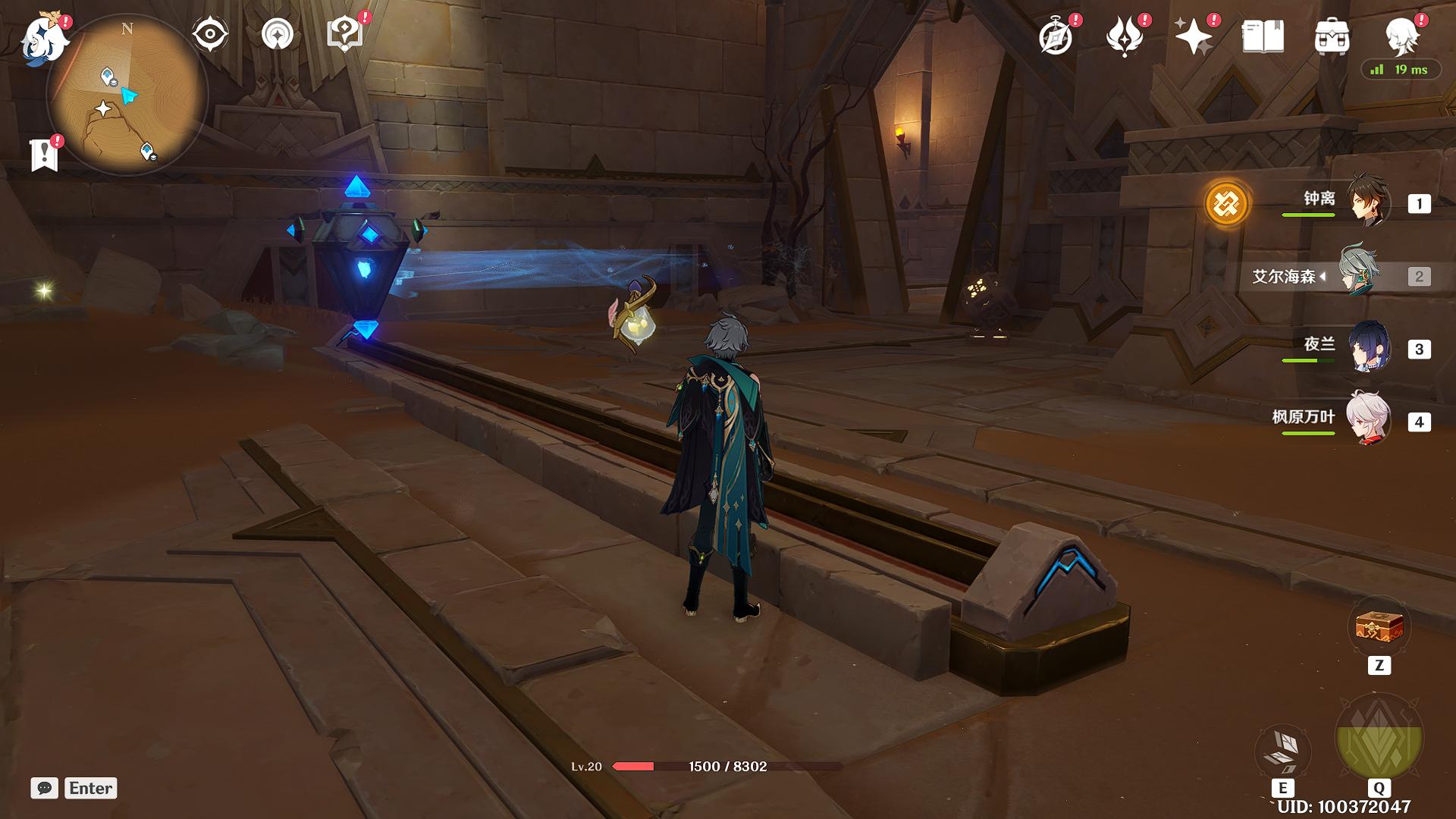Open the adventurer handbook book icon
The image size is (1456, 819).
(1263, 36)
